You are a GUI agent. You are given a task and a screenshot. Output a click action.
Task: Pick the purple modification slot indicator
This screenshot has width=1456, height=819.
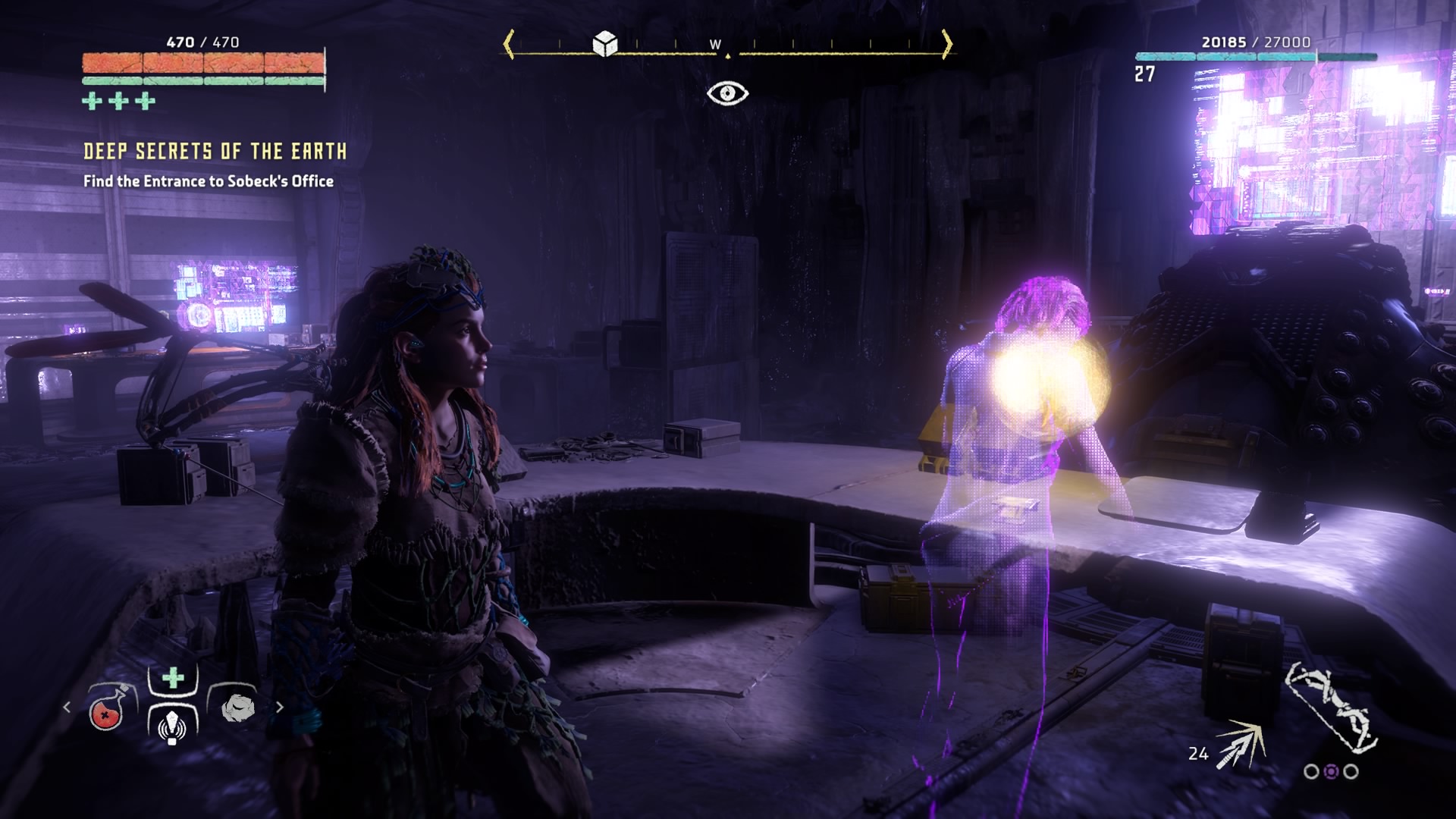1331,772
